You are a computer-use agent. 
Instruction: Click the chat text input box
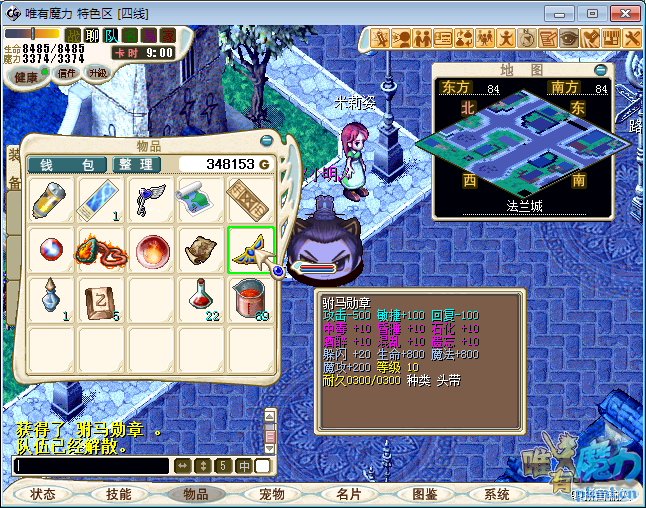(92, 466)
